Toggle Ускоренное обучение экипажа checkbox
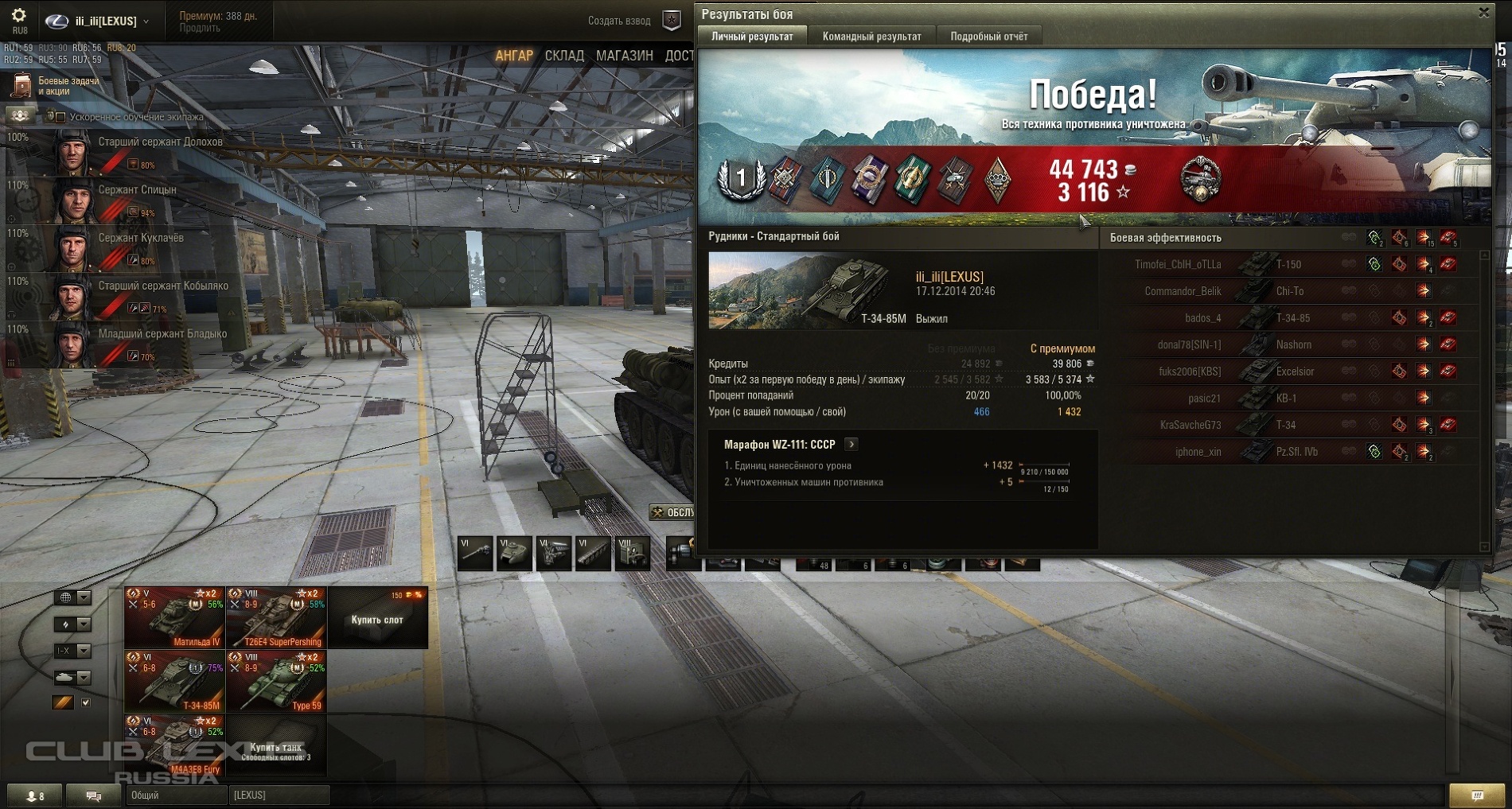The width and height of the screenshot is (1512, 809). coord(60,117)
